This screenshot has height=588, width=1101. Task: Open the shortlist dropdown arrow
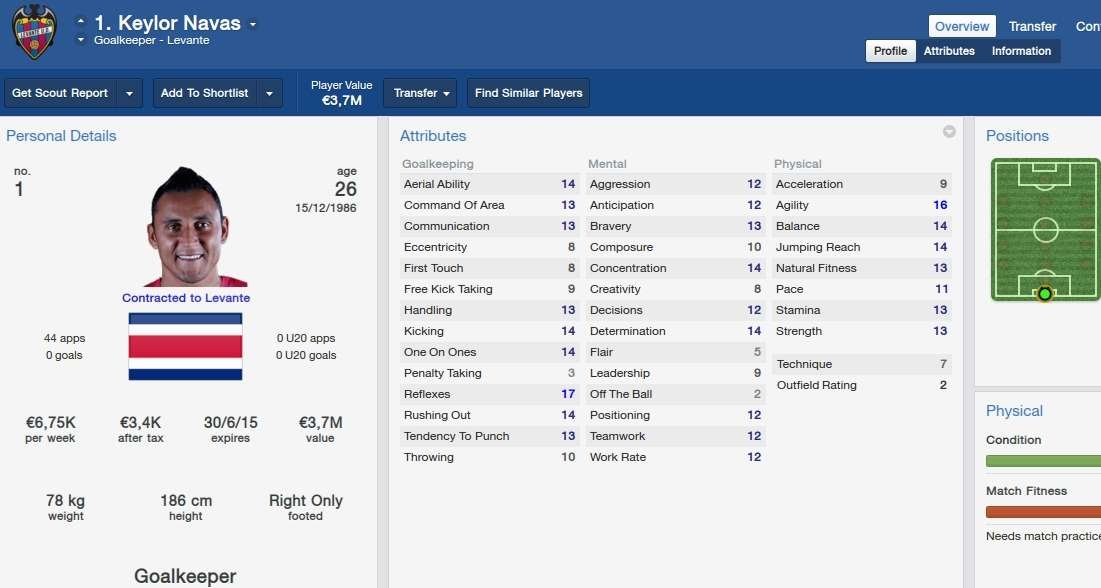click(269, 93)
